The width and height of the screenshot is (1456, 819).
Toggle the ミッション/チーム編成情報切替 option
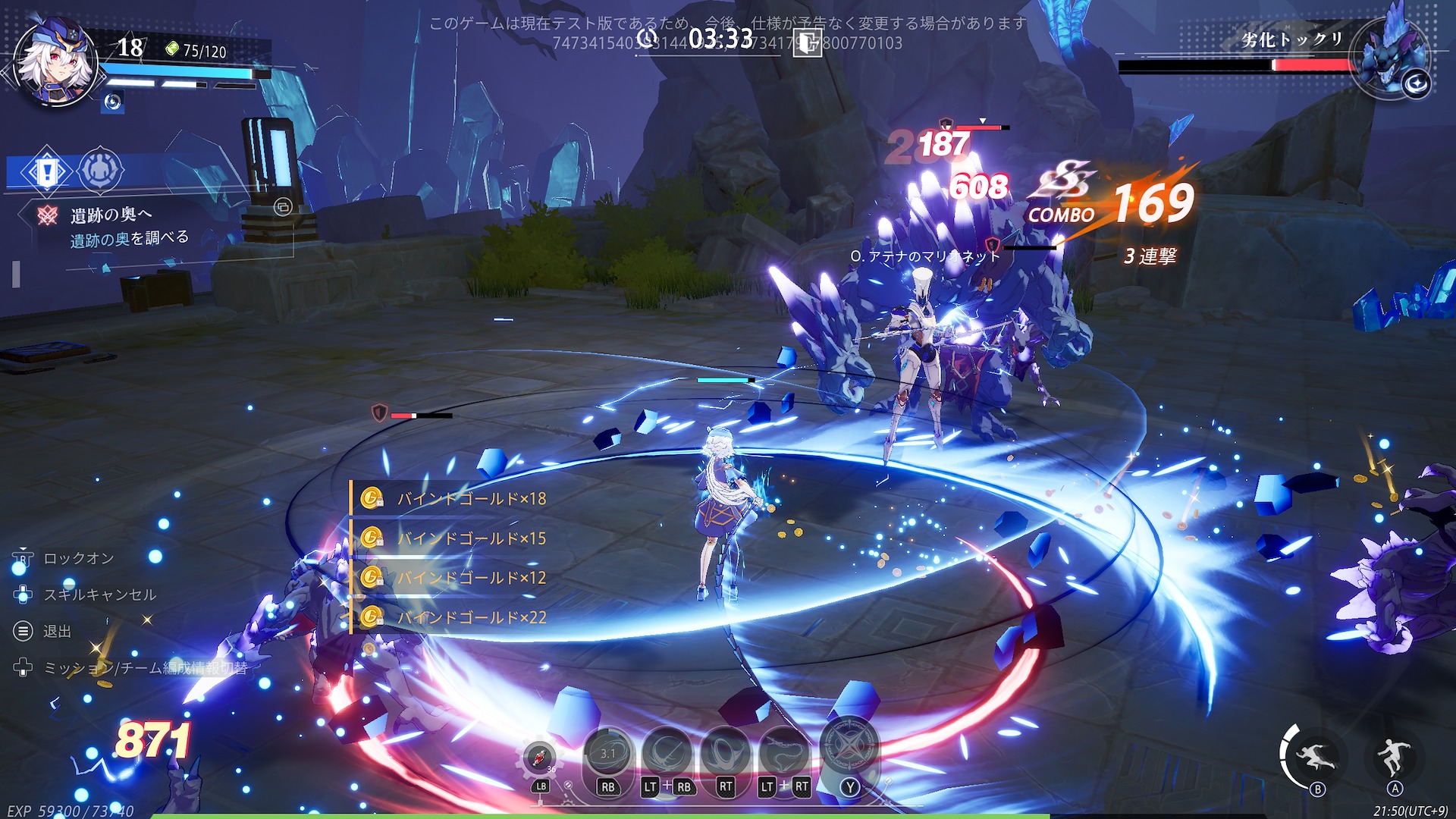(x=145, y=668)
